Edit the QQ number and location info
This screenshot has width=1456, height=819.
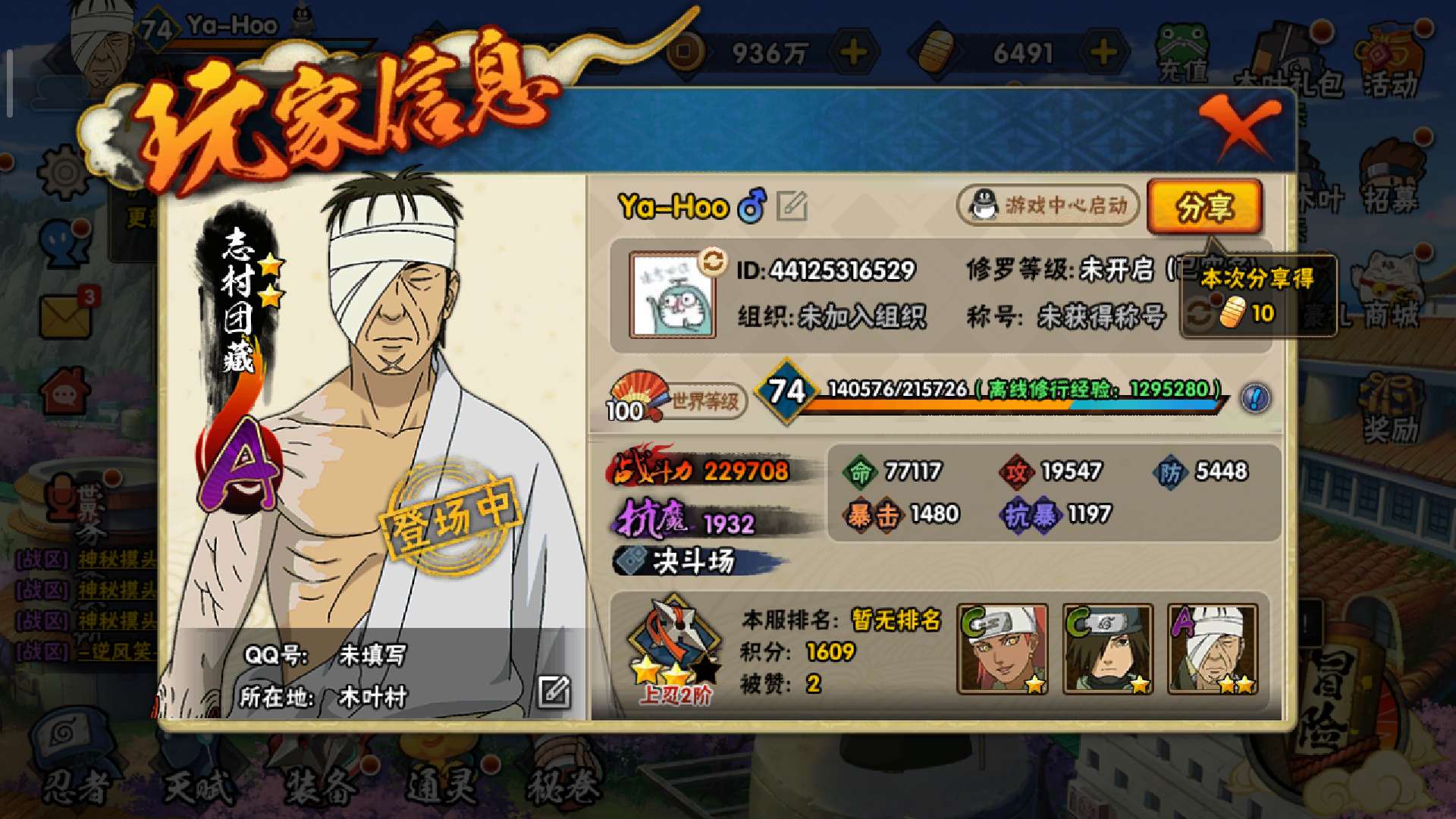[x=554, y=692]
